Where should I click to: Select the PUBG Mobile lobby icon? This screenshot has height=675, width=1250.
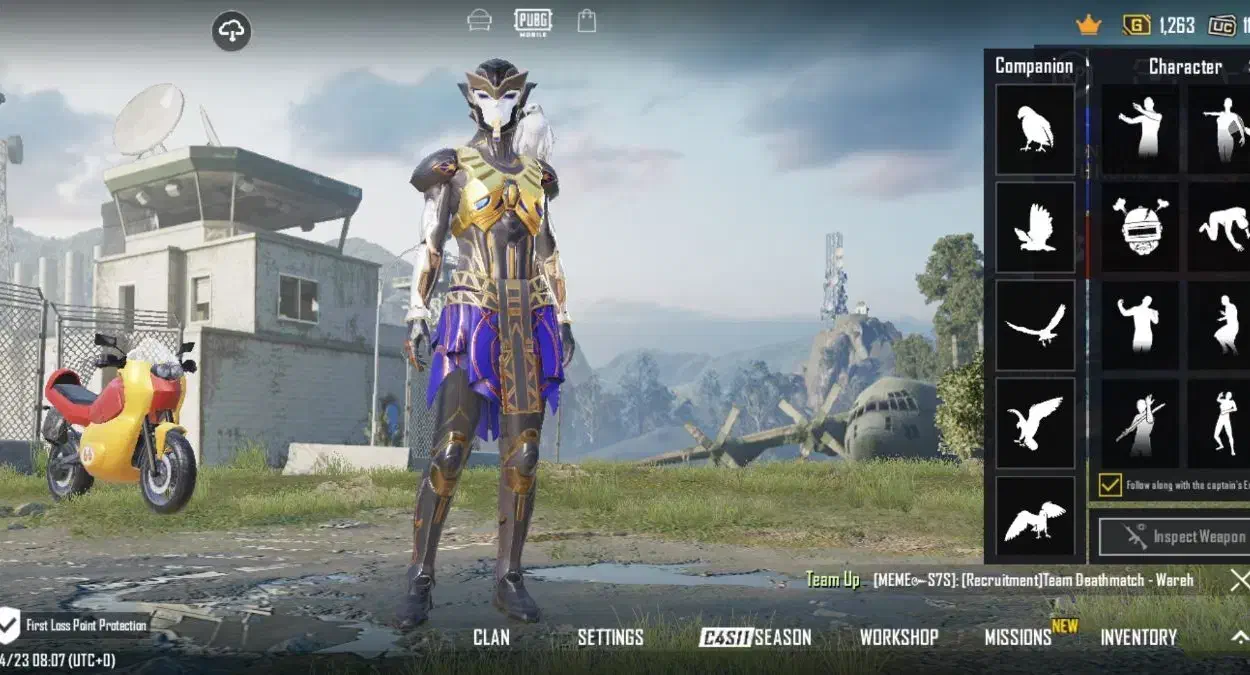coord(533,21)
